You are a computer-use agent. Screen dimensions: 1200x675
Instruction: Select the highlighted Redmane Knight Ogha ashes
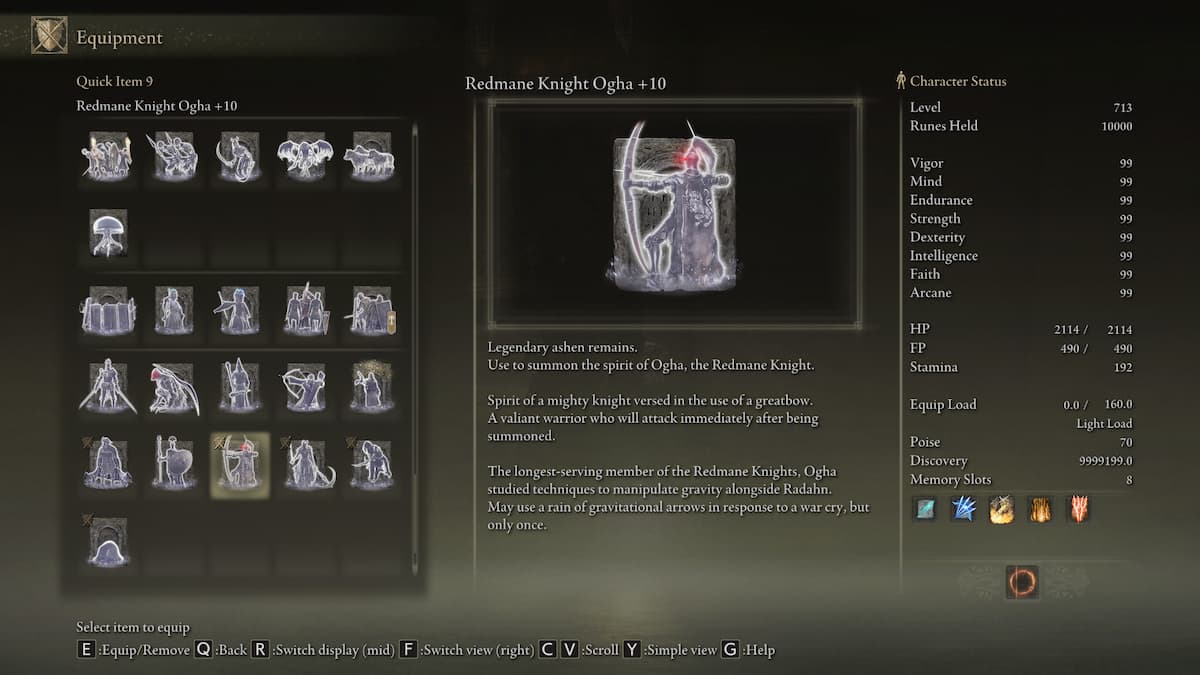pos(240,464)
